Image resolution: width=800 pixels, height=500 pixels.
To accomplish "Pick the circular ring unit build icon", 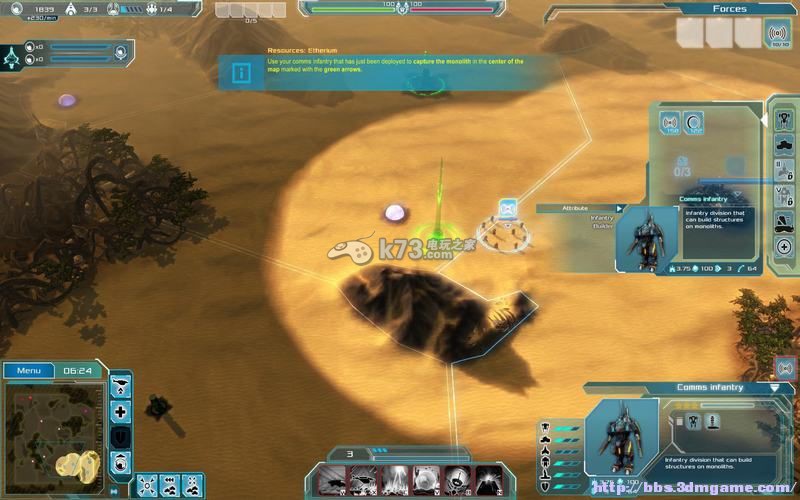I will pyautogui.click(x=695, y=123).
